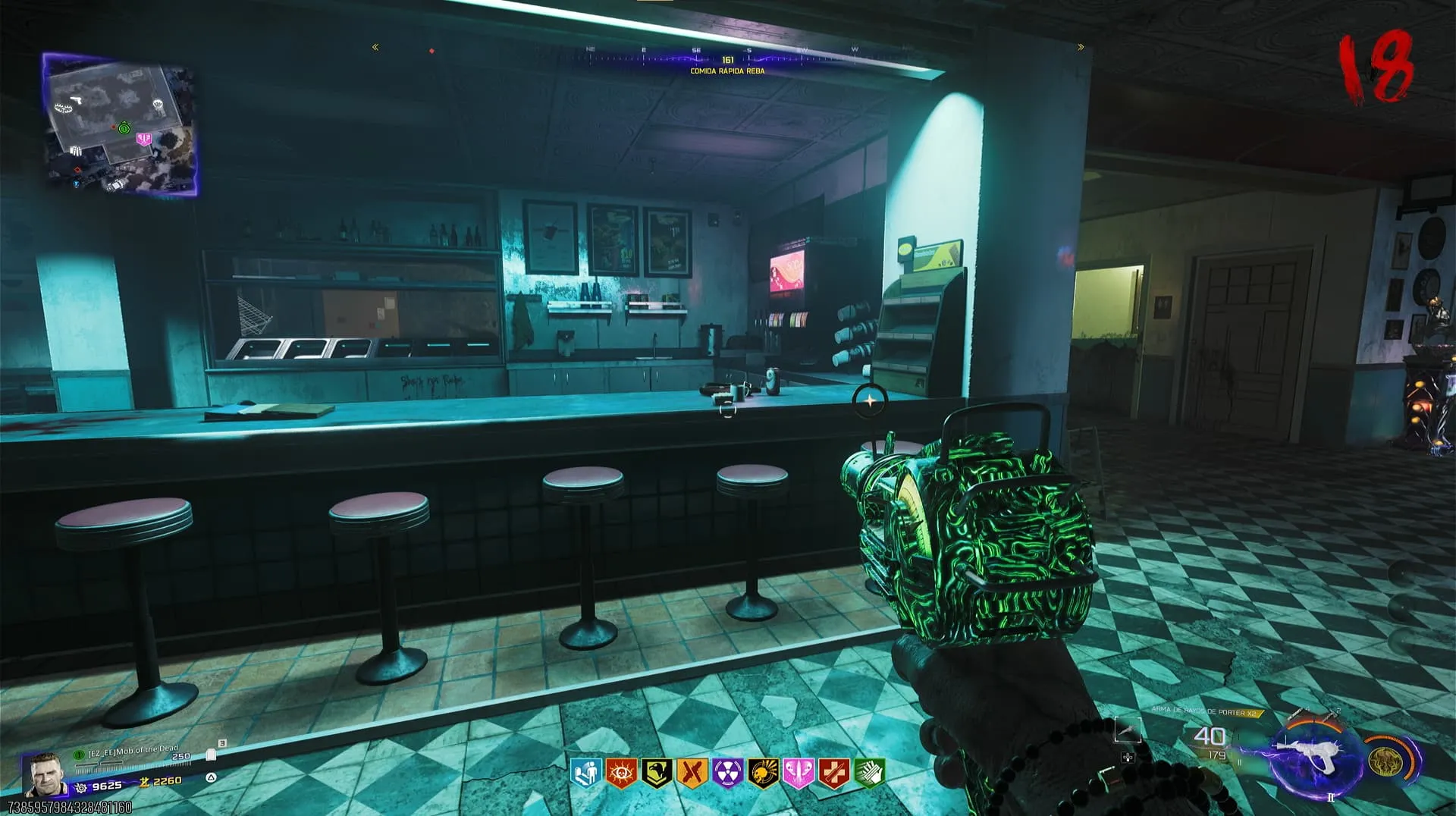Click the pink butterfly-shaped perk icon
This screenshot has width=1456, height=816.
click(798, 774)
